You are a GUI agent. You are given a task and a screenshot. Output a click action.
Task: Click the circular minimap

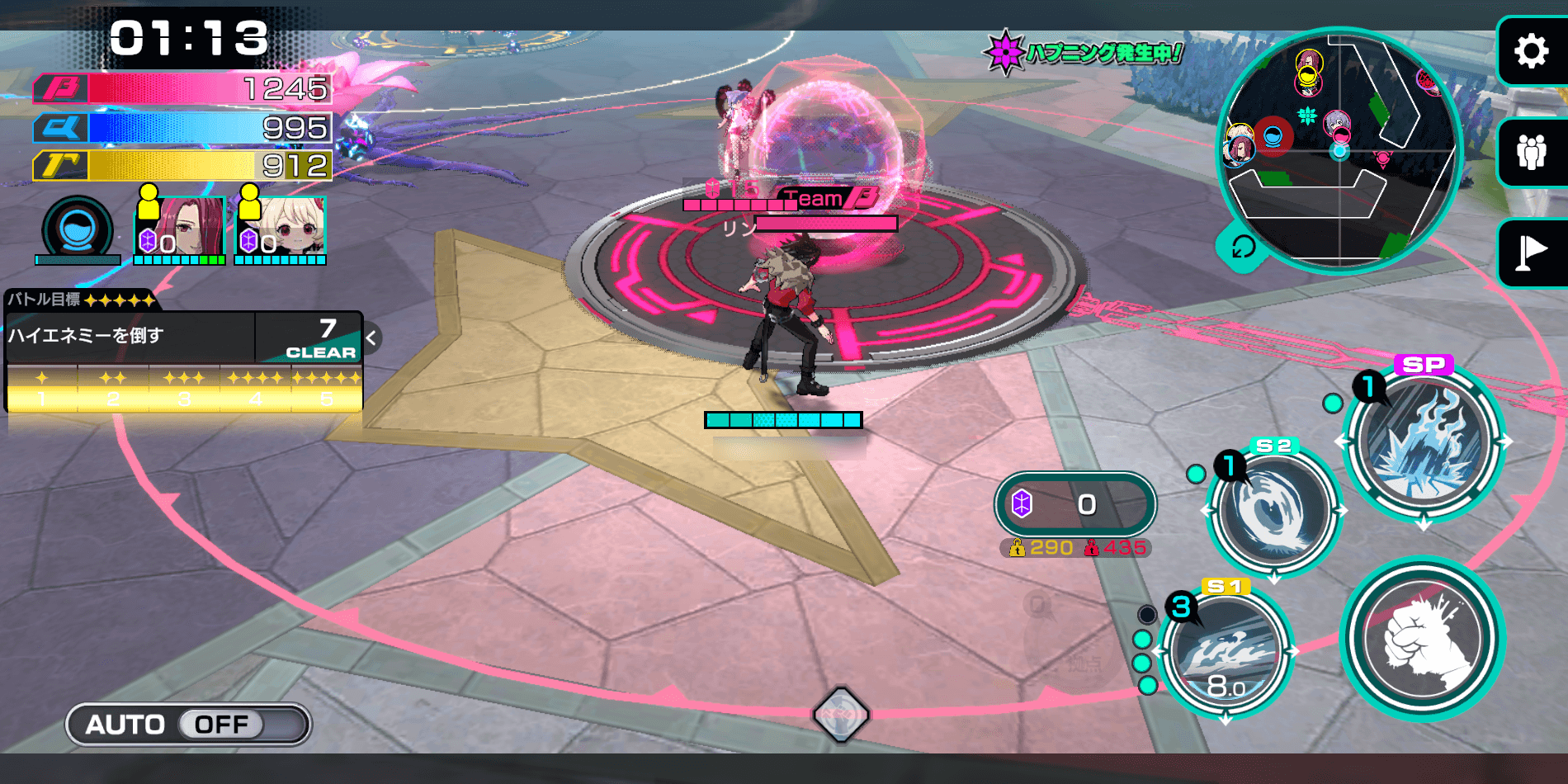pos(1339,149)
